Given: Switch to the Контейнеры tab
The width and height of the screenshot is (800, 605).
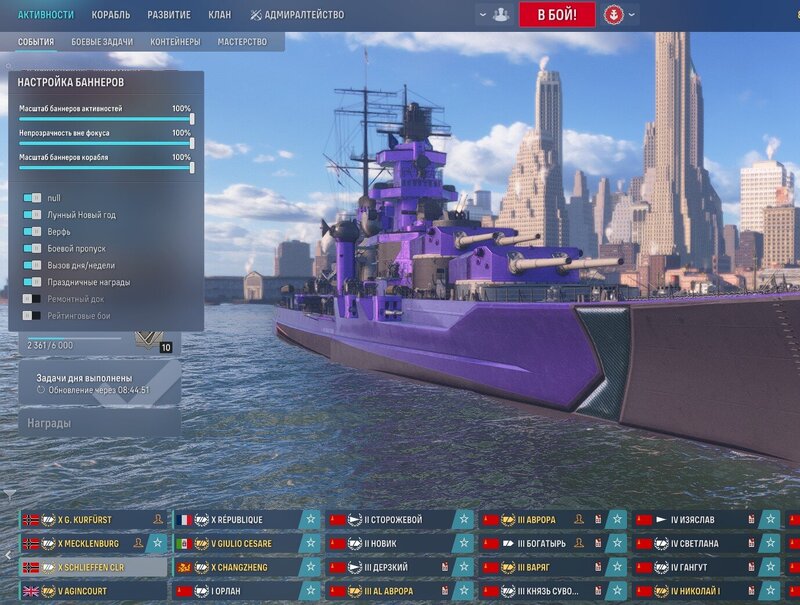Looking at the screenshot, I should tap(175, 42).
